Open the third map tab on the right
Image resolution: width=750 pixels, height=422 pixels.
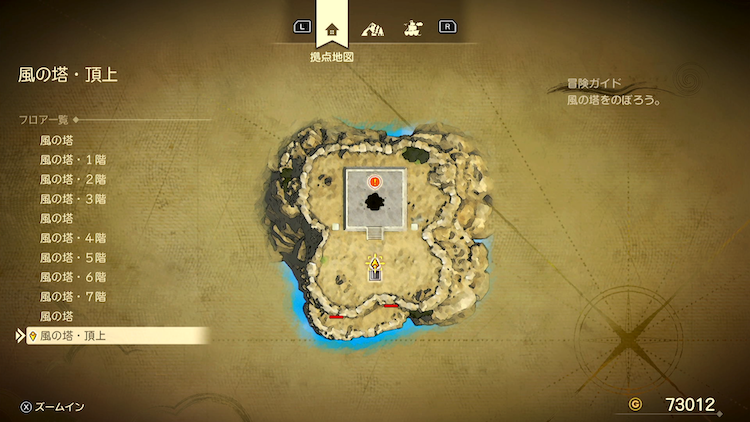click(x=410, y=29)
